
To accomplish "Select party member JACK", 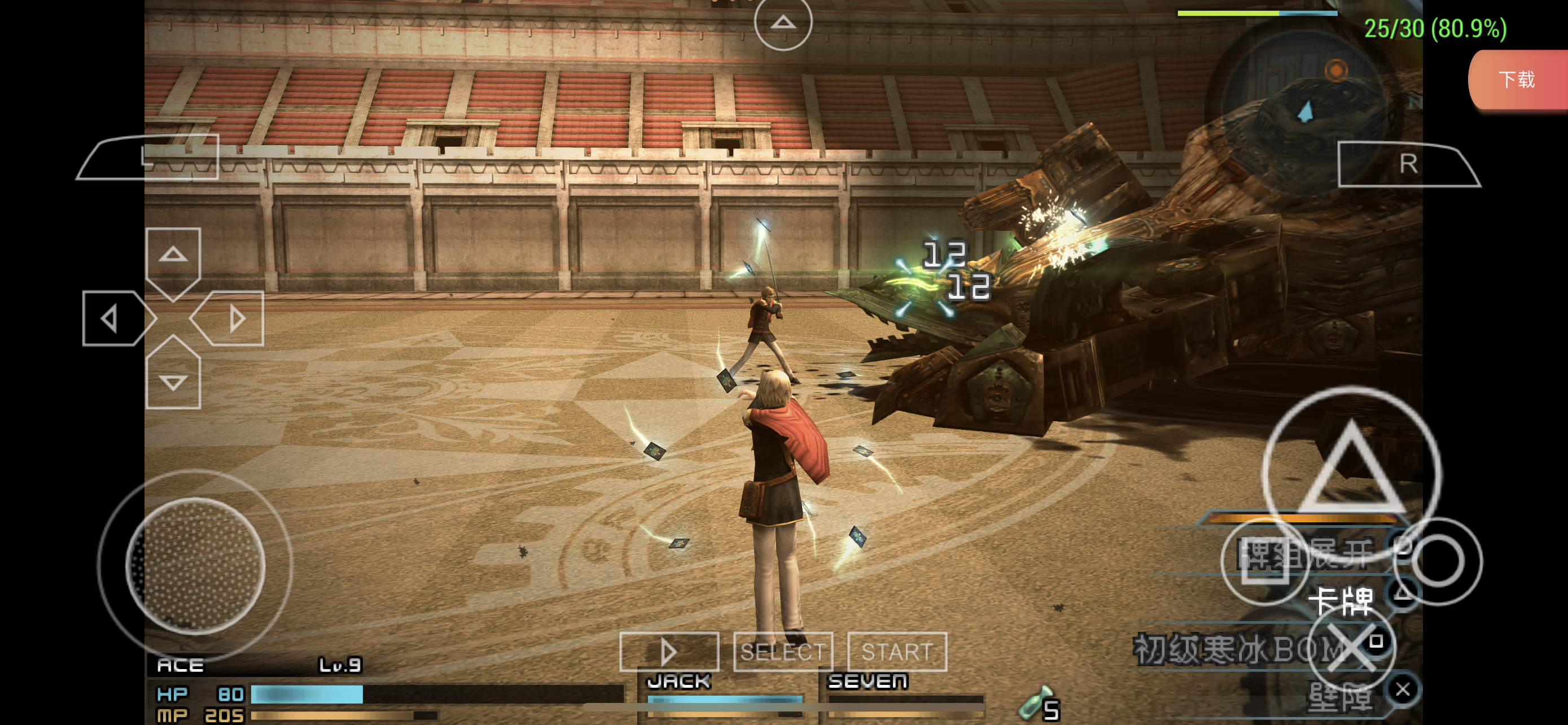I will click(x=678, y=681).
